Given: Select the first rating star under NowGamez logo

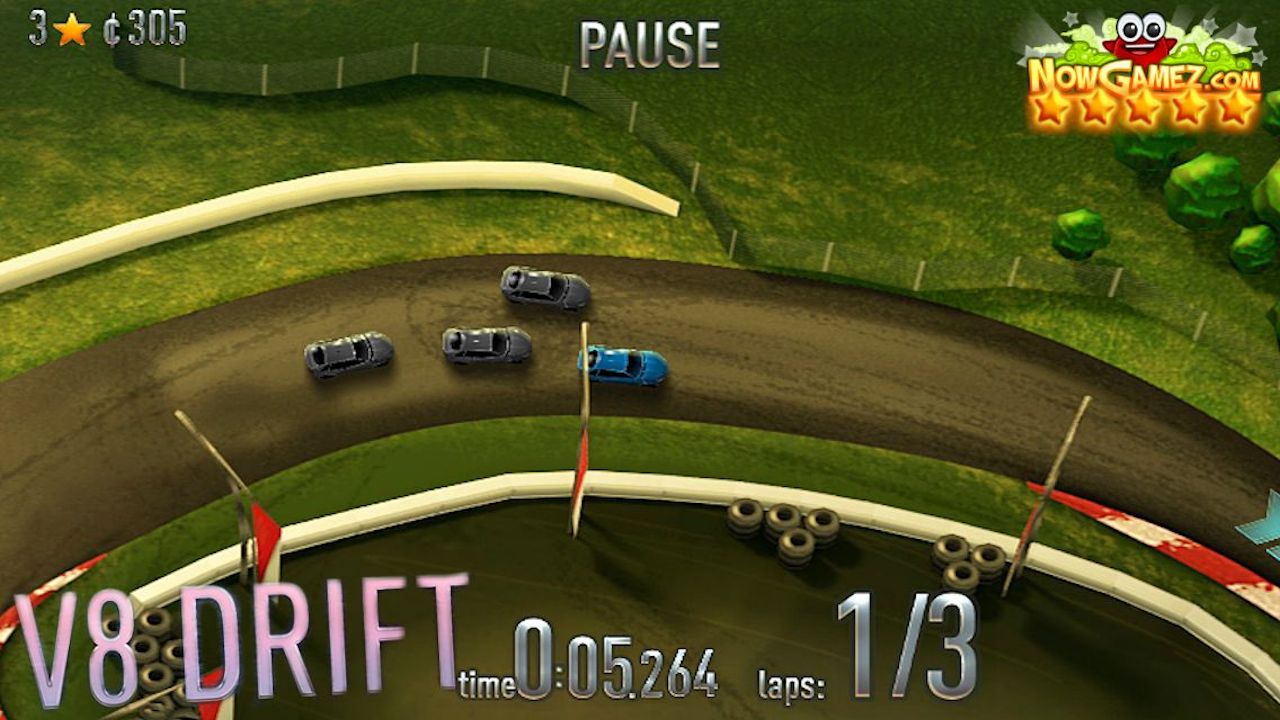Looking at the screenshot, I should click(1053, 108).
